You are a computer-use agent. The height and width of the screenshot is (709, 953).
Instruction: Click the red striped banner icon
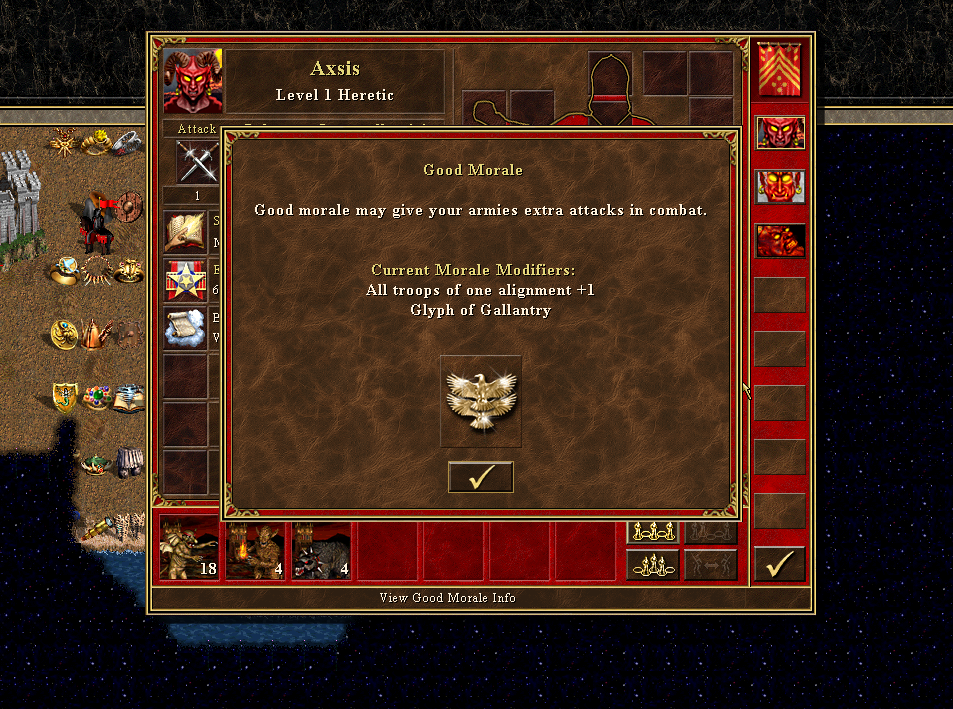pos(779,70)
